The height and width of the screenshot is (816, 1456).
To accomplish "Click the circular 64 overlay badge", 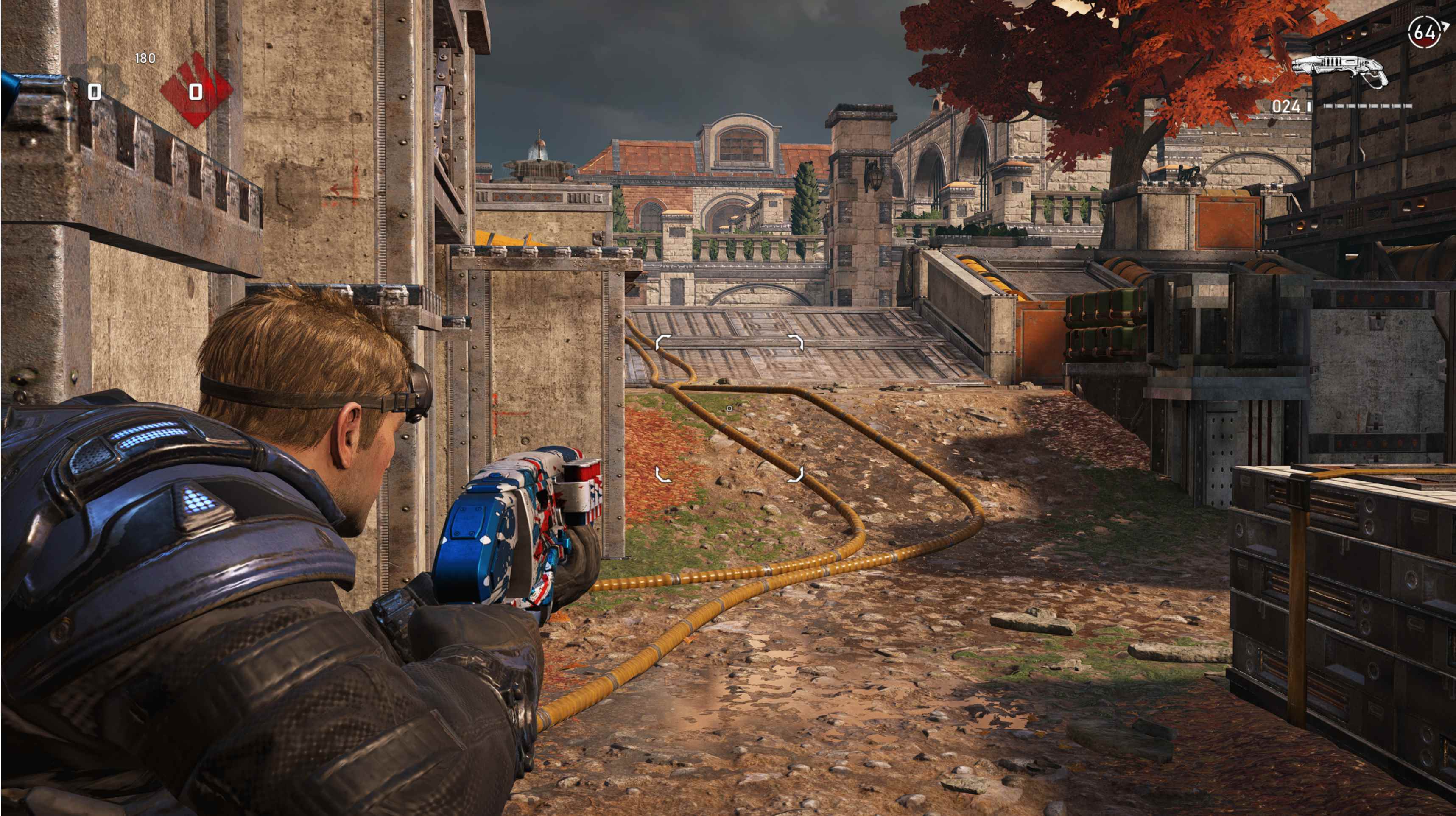I will 1424,32.
